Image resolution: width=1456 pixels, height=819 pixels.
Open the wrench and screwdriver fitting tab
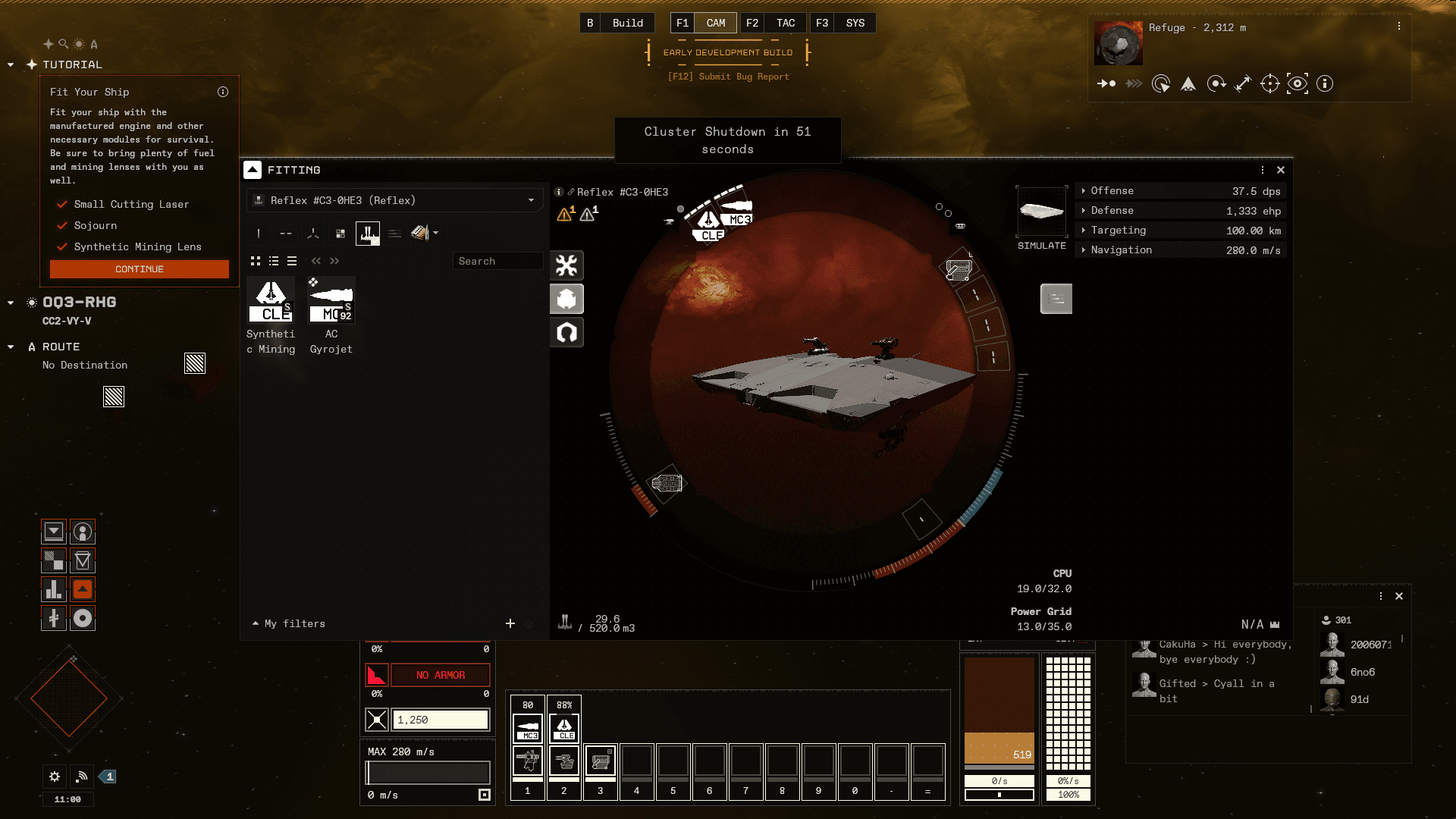click(566, 265)
